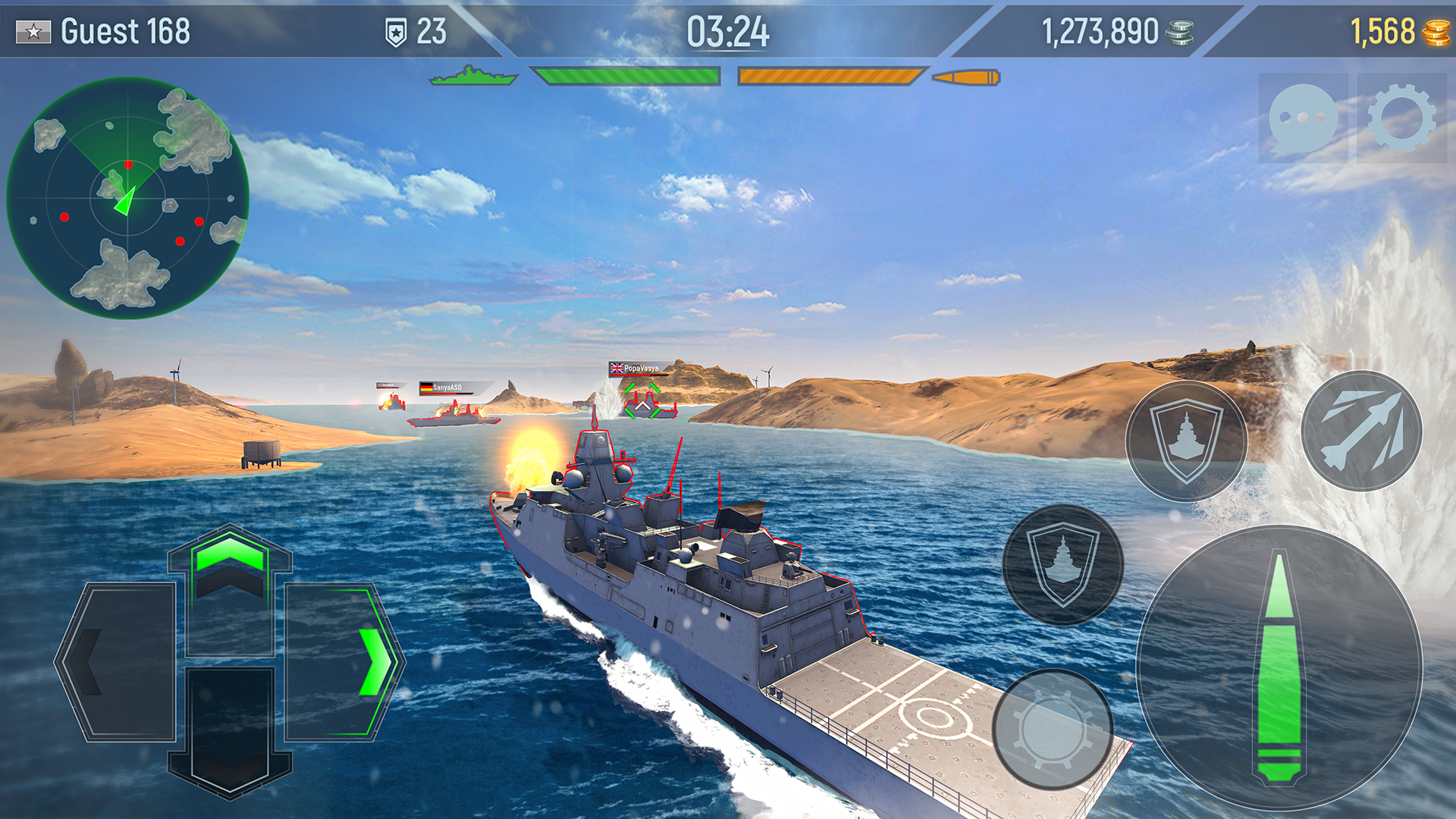Launch the missile ability

[x=1362, y=431]
